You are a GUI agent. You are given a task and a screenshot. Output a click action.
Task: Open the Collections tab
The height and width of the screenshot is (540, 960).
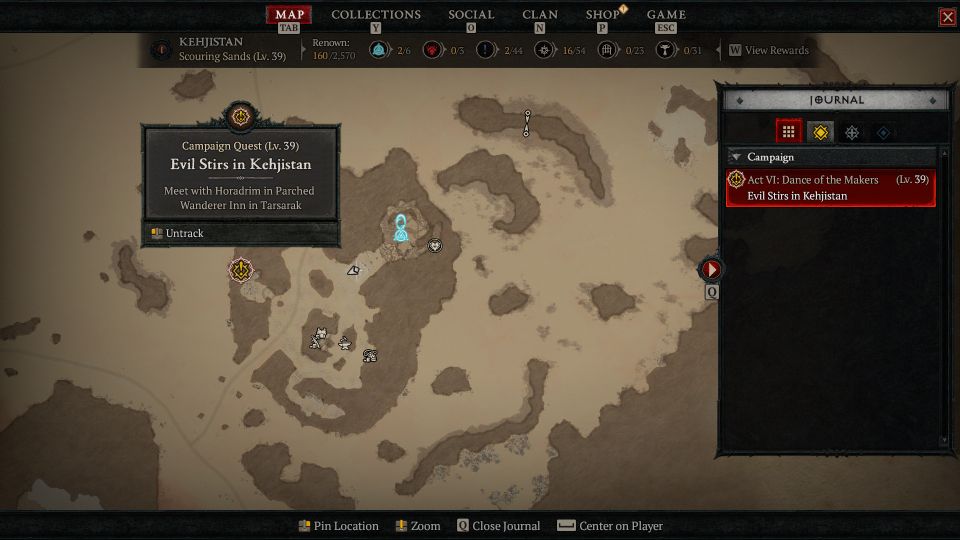[x=376, y=15]
